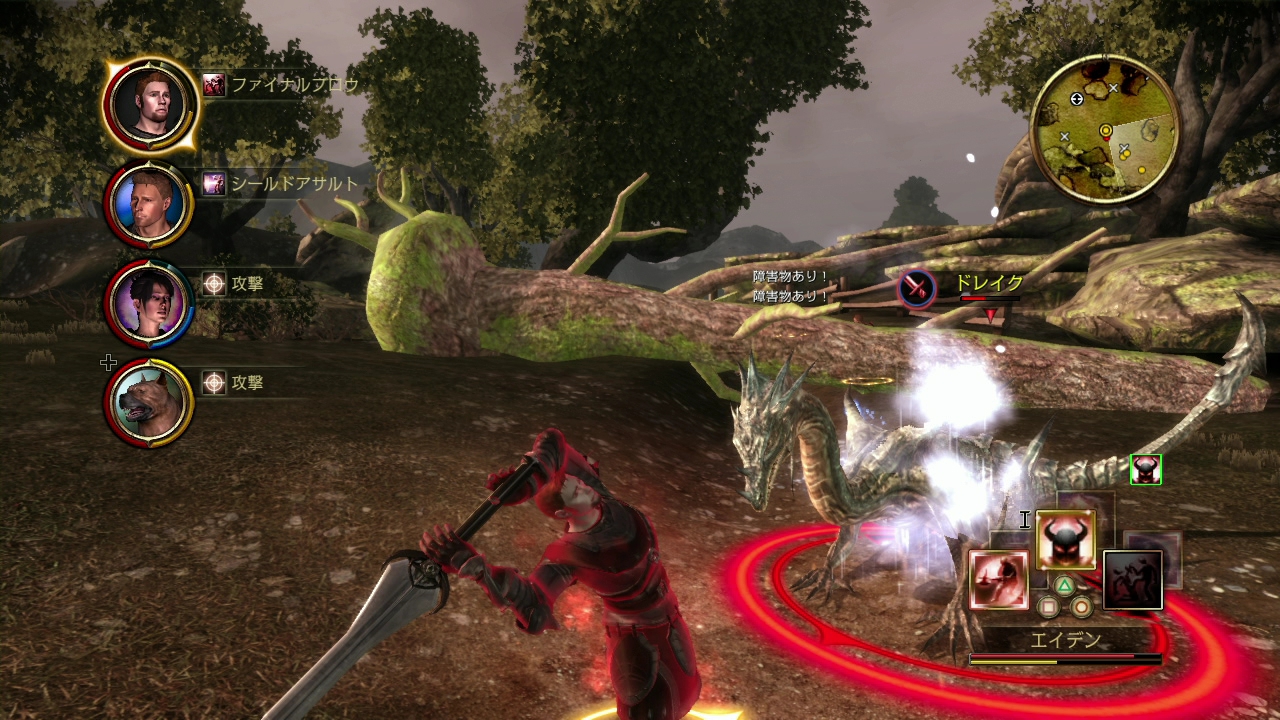
Task: Activate the horned helmet ability in radial menu
Action: [1065, 540]
